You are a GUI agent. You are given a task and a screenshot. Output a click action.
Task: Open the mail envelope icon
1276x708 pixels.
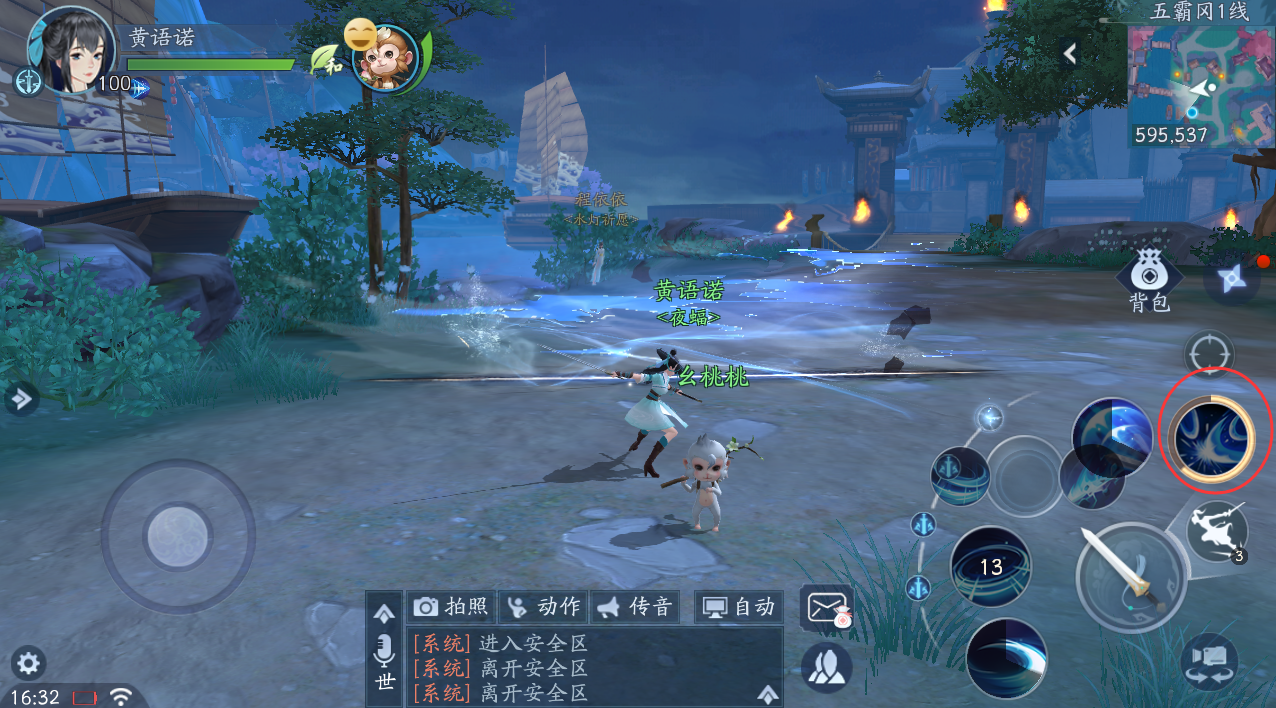(x=826, y=606)
